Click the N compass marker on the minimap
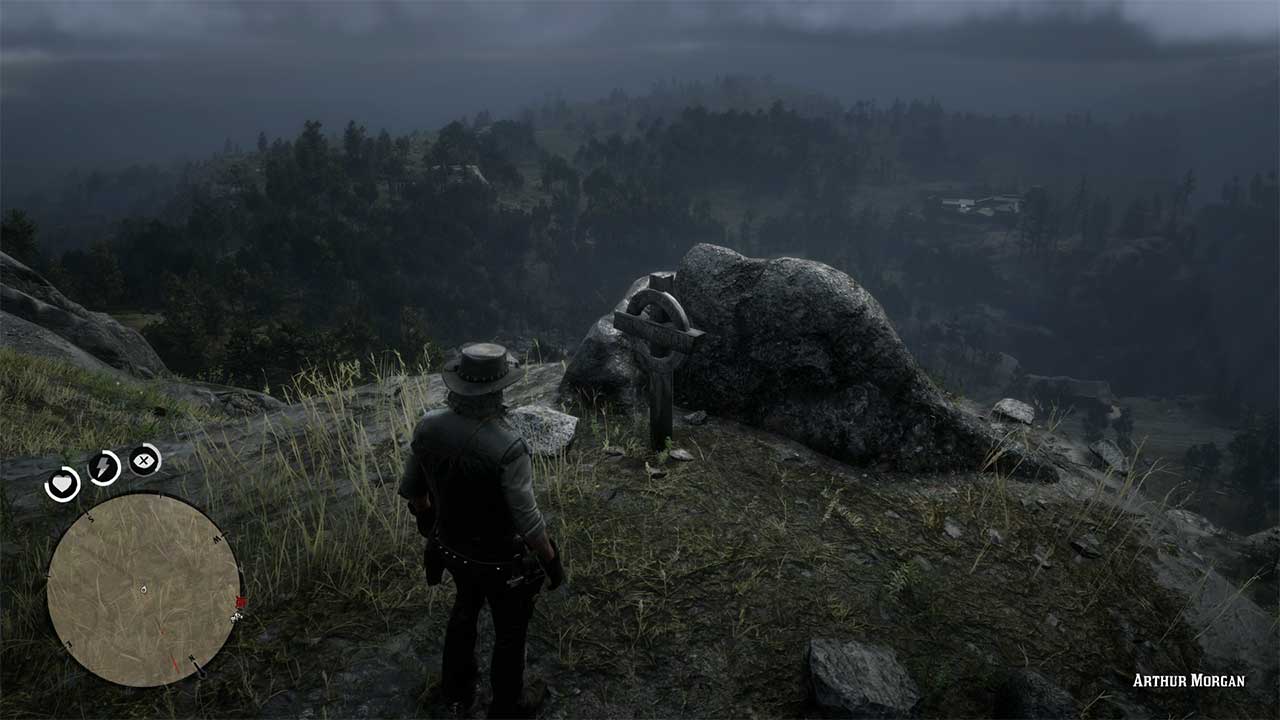 point(192,658)
